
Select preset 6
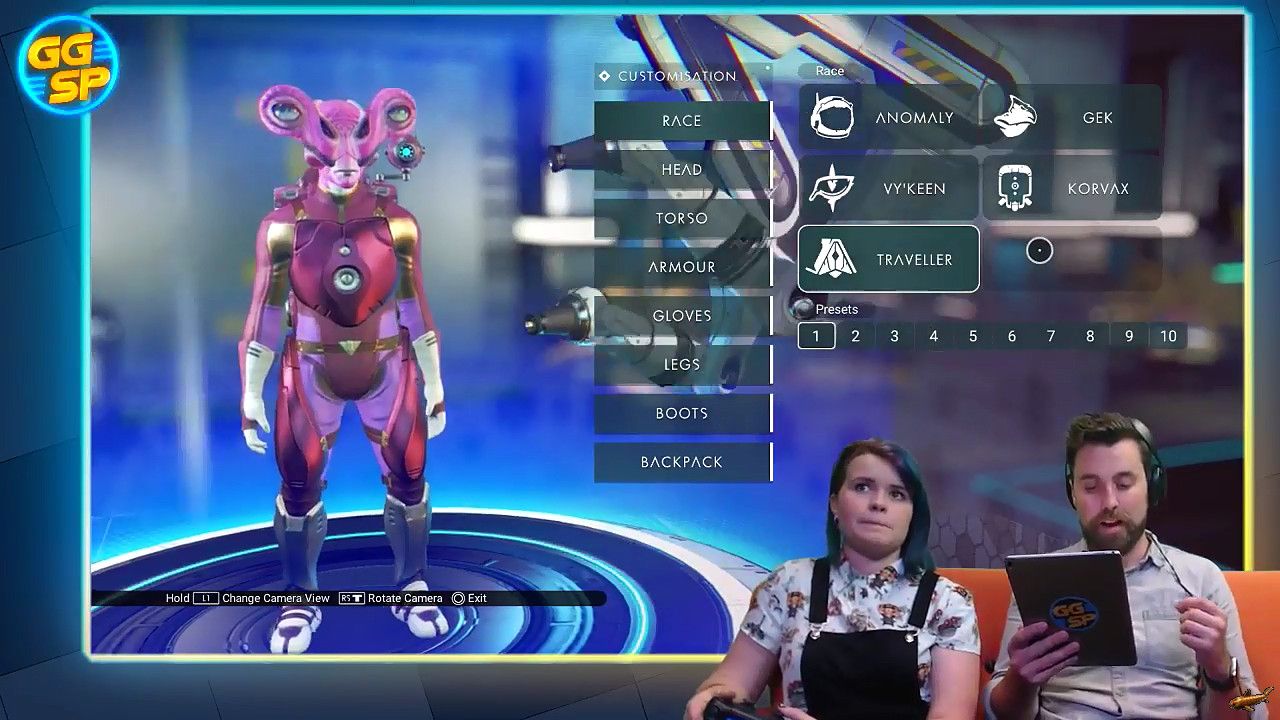coord(1012,336)
